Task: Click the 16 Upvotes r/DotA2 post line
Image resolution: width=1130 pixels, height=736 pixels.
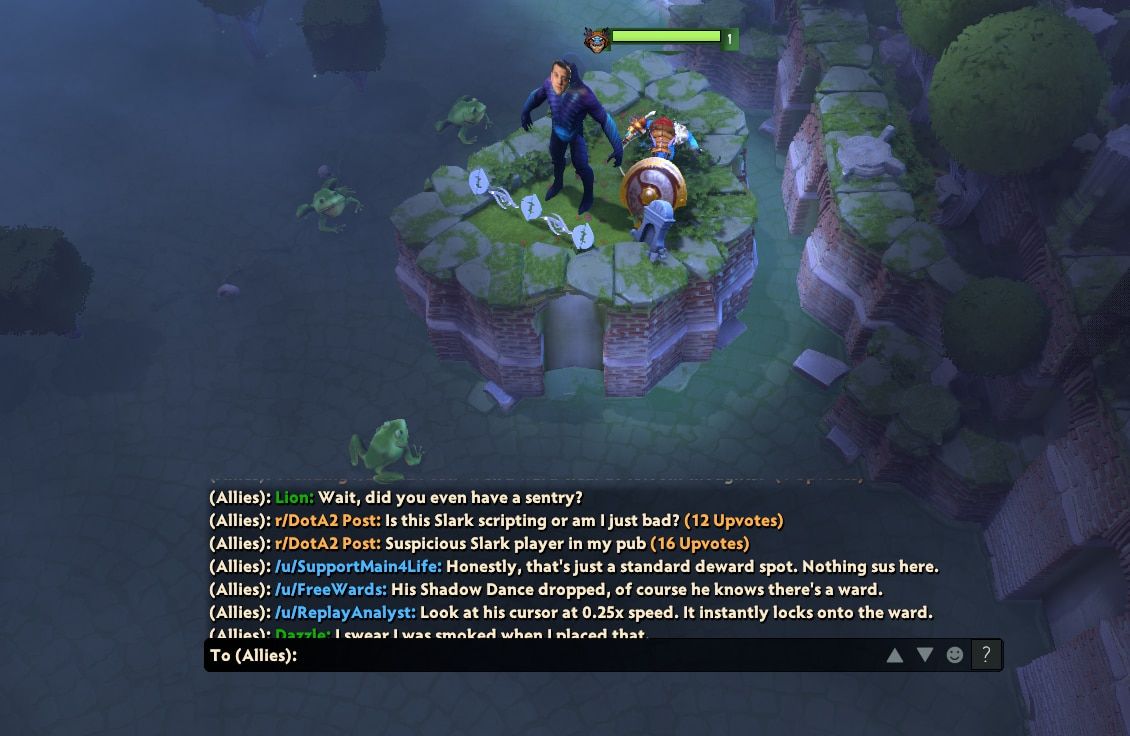Action: coord(479,544)
